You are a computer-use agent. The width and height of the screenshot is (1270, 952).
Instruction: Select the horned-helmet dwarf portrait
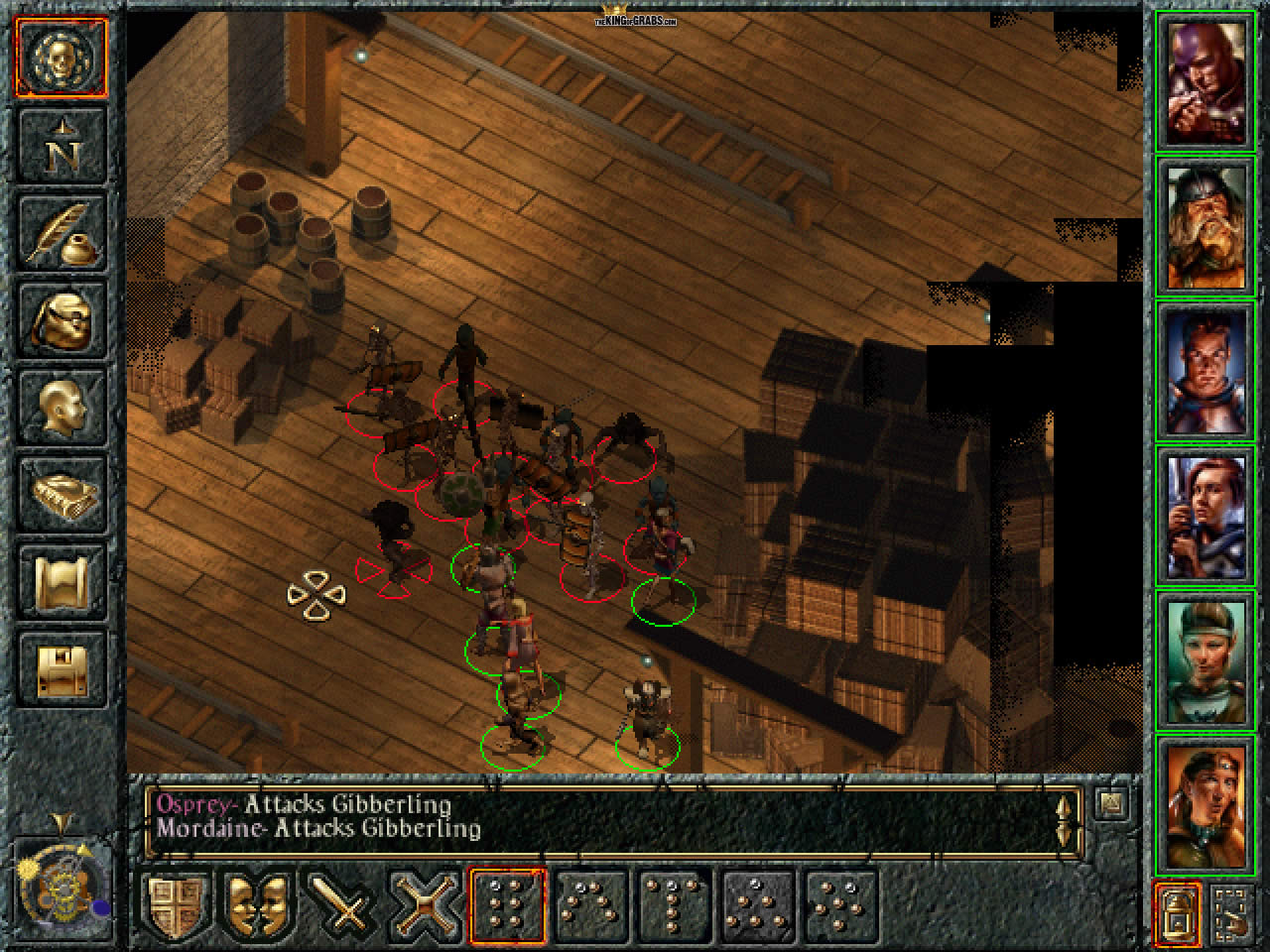1205,224
